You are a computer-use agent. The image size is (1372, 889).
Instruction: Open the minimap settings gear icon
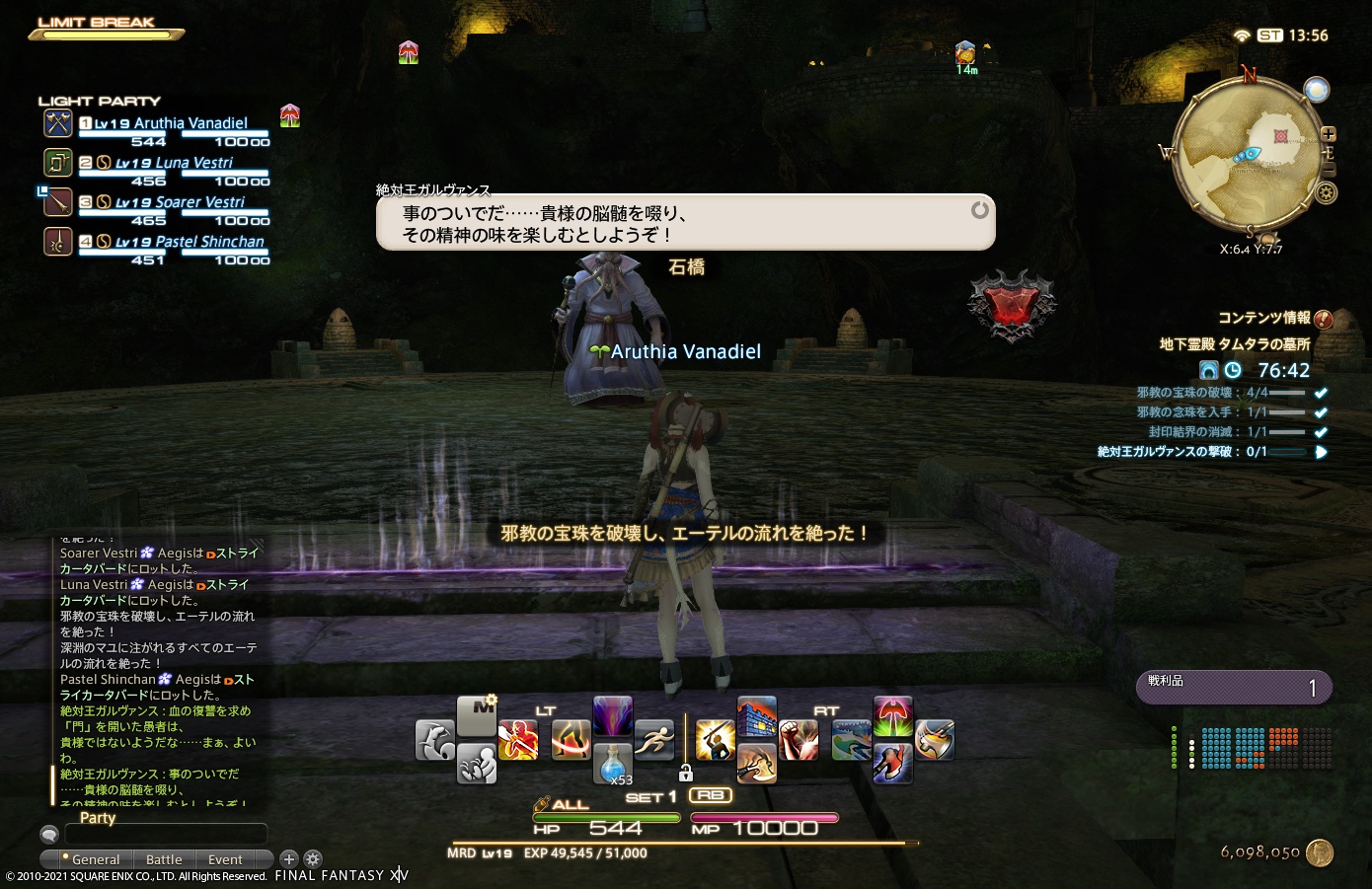pyautogui.click(x=1325, y=190)
